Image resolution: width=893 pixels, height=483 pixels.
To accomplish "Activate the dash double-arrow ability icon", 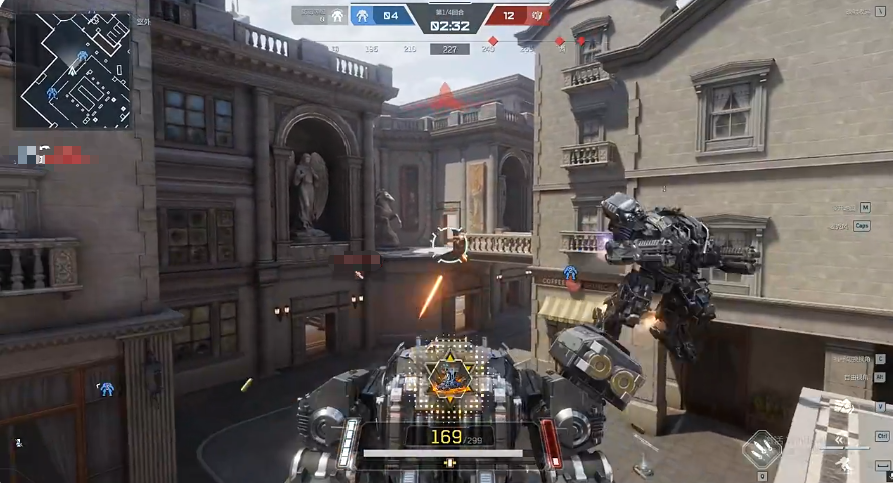I will coord(839,438).
